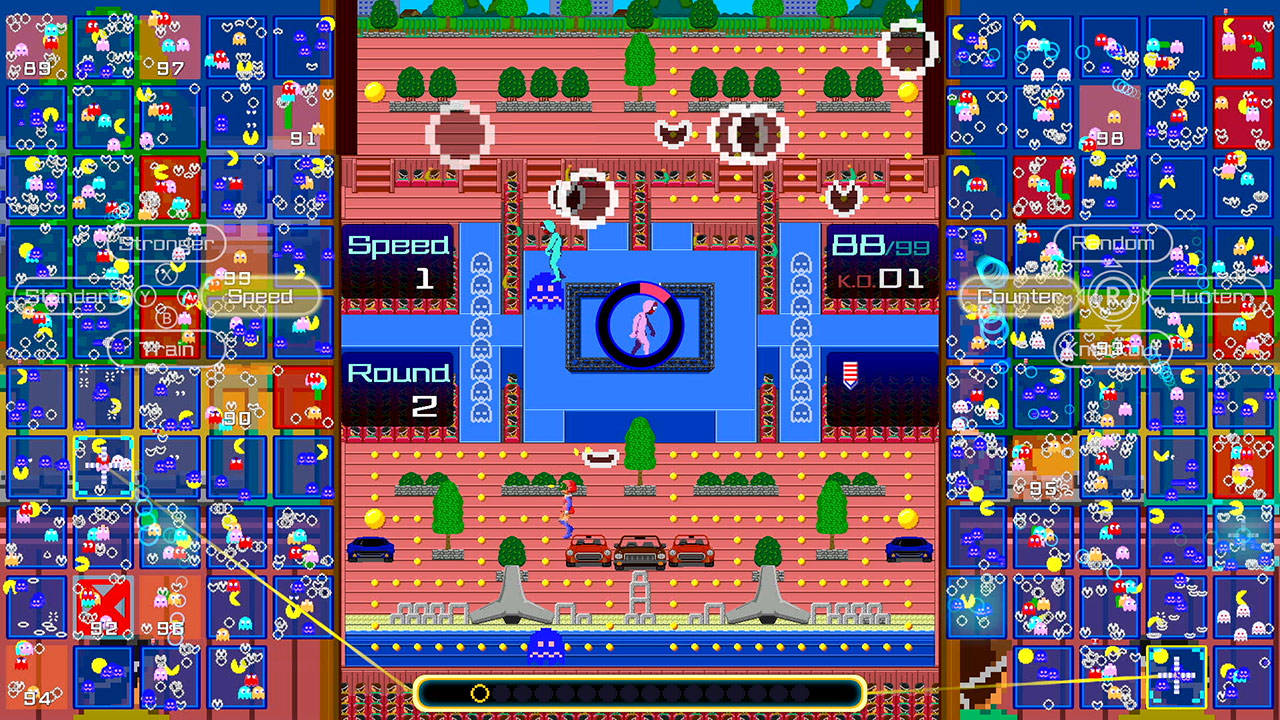Screen dimensions: 1280x720
Task: Select the Stronger attack option
Action: coord(165,243)
